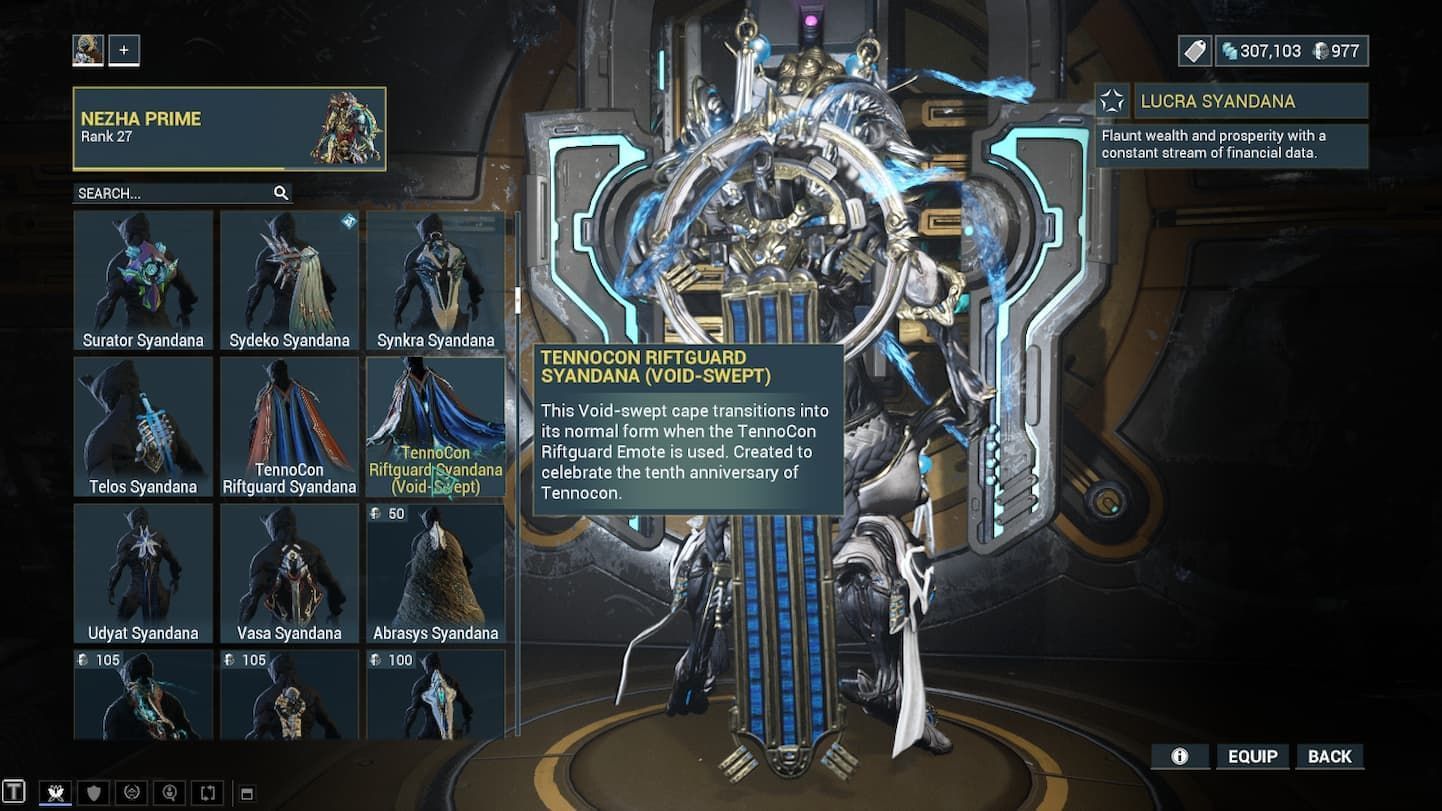Select the Sigils category icon
The height and width of the screenshot is (811, 1442).
pos(131,793)
